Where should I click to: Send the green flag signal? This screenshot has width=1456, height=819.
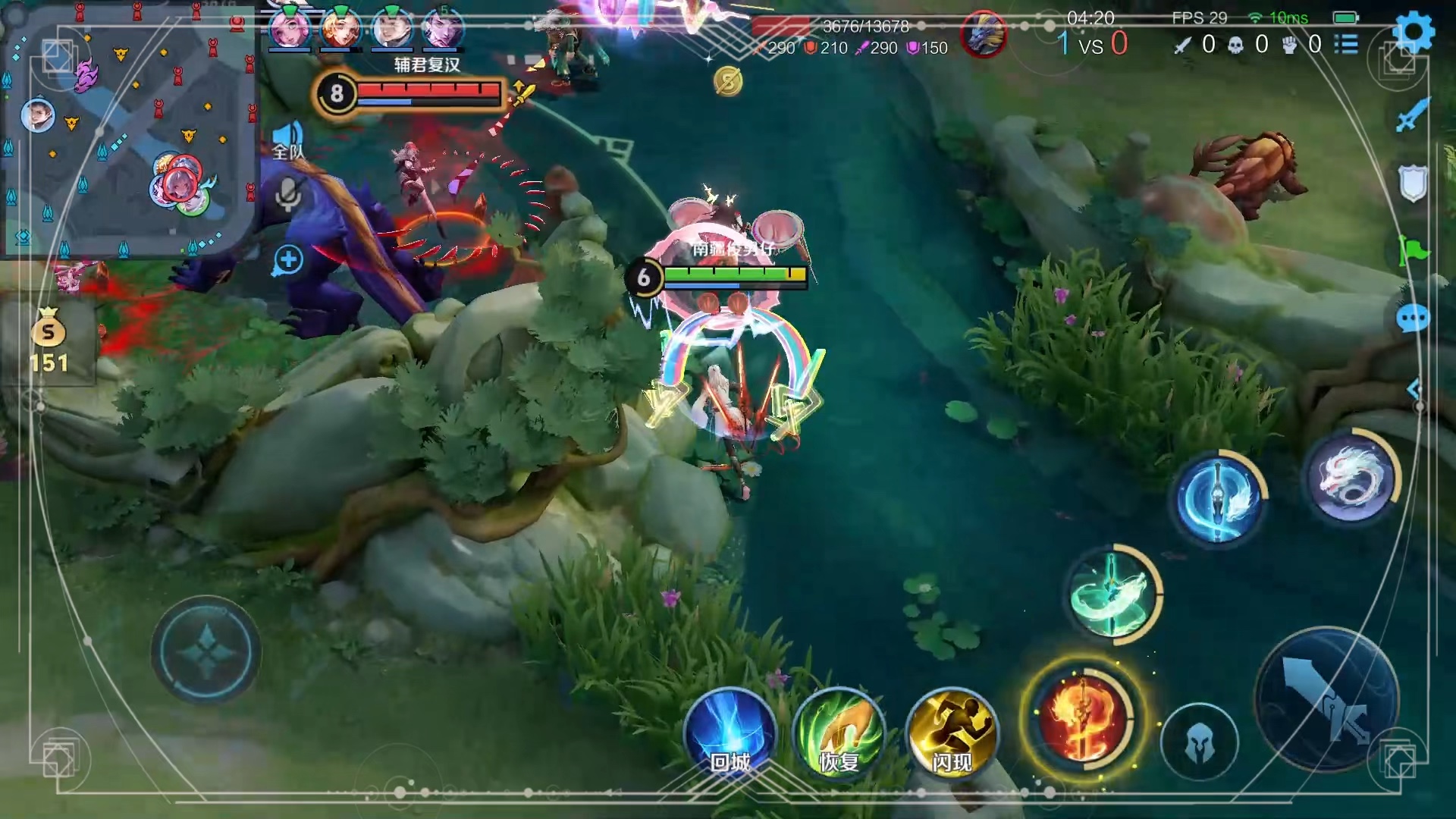pos(1412,250)
